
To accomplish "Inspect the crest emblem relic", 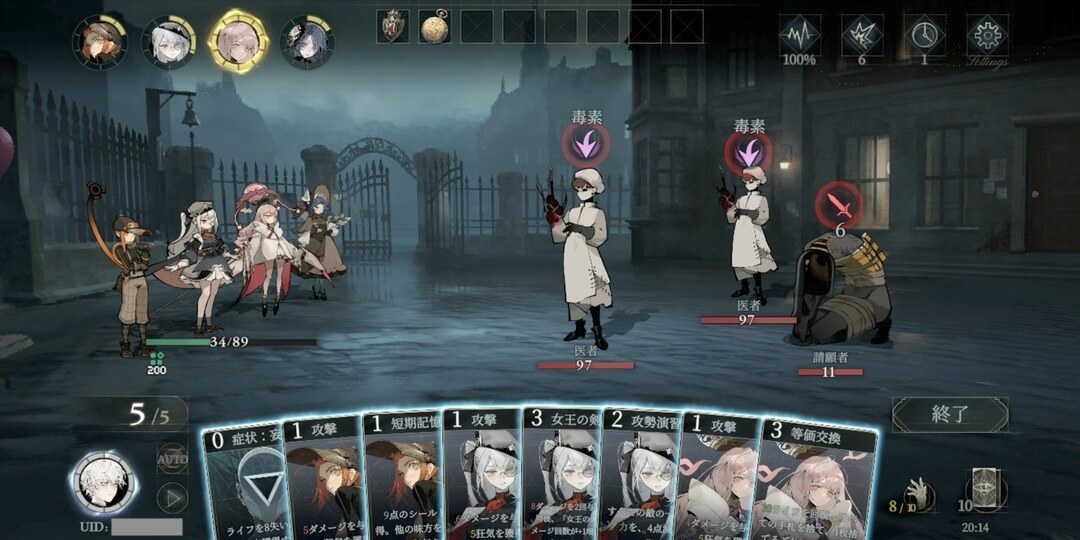I will pyautogui.click(x=393, y=26).
